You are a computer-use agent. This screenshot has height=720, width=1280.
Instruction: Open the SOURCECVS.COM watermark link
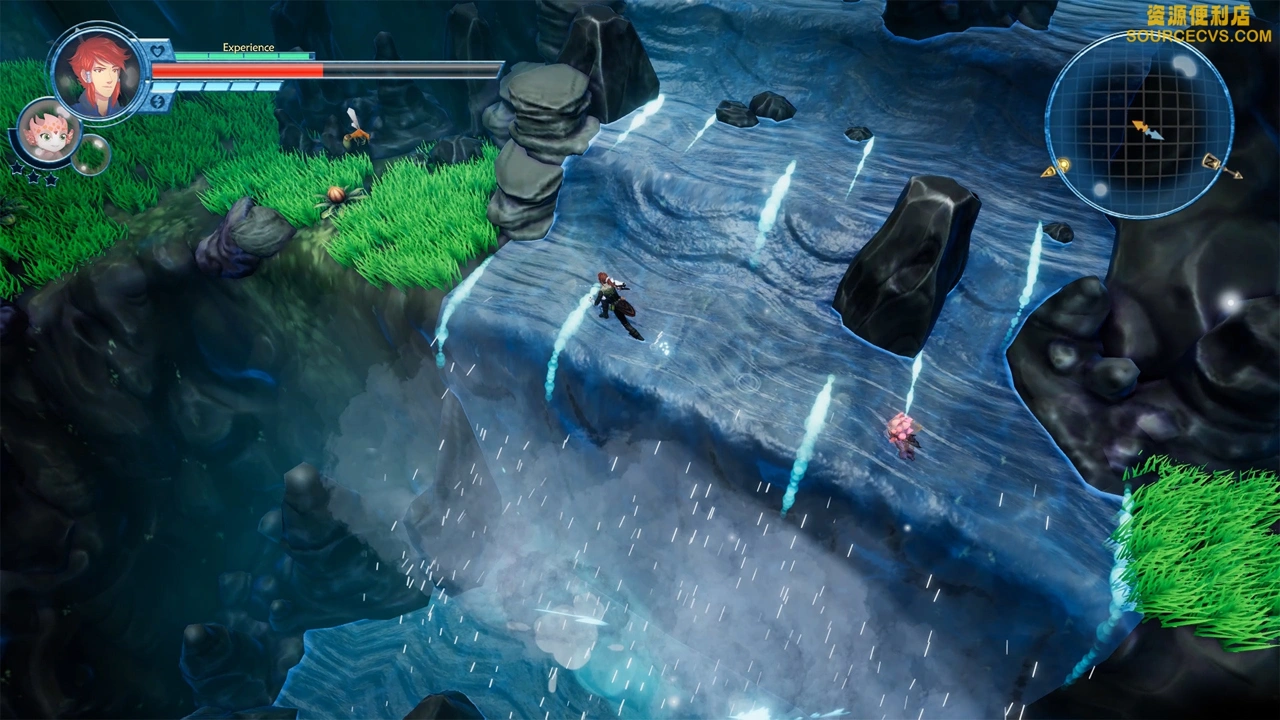tap(1198, 36)
